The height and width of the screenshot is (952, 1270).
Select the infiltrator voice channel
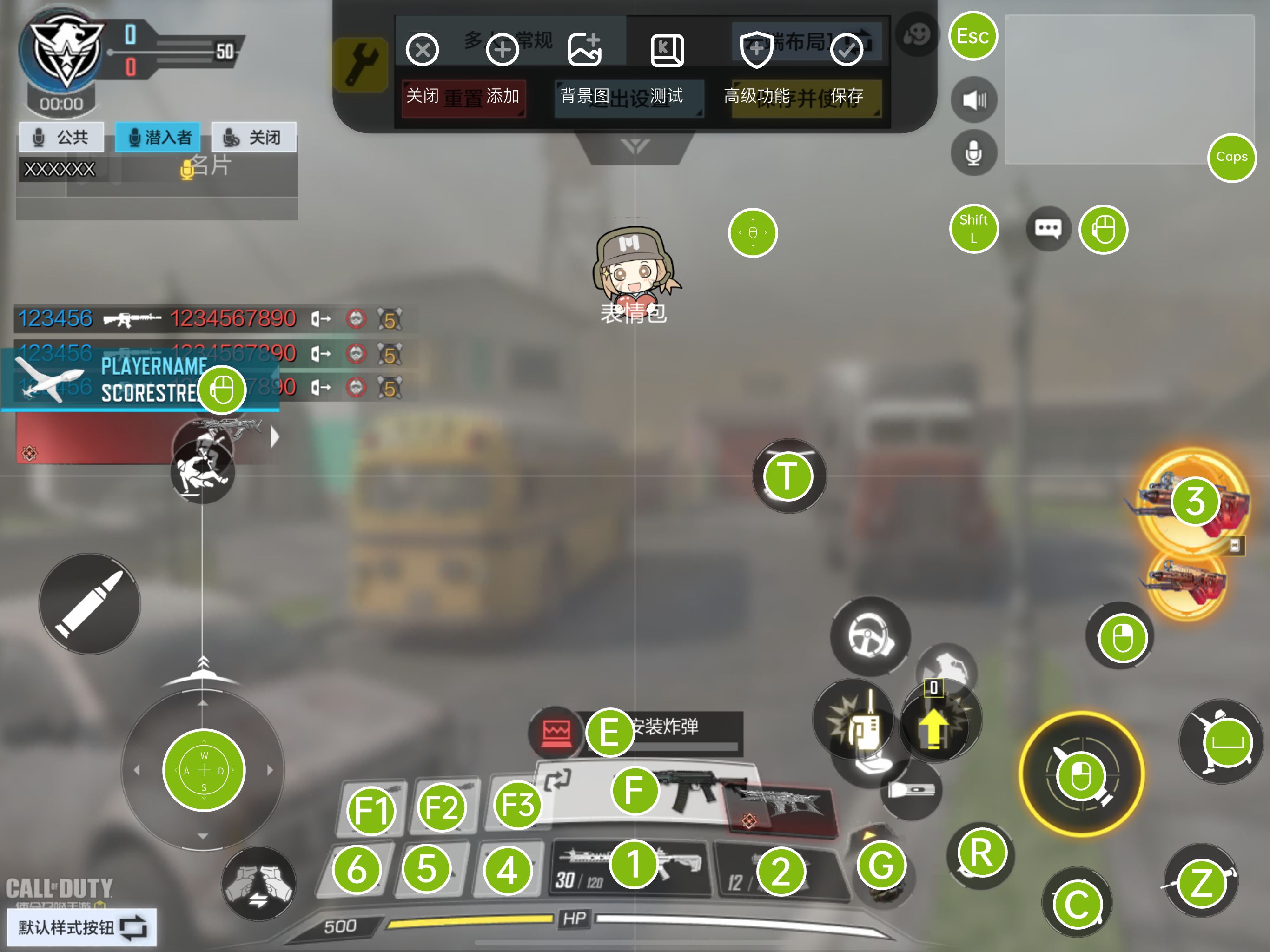(158, 137)
